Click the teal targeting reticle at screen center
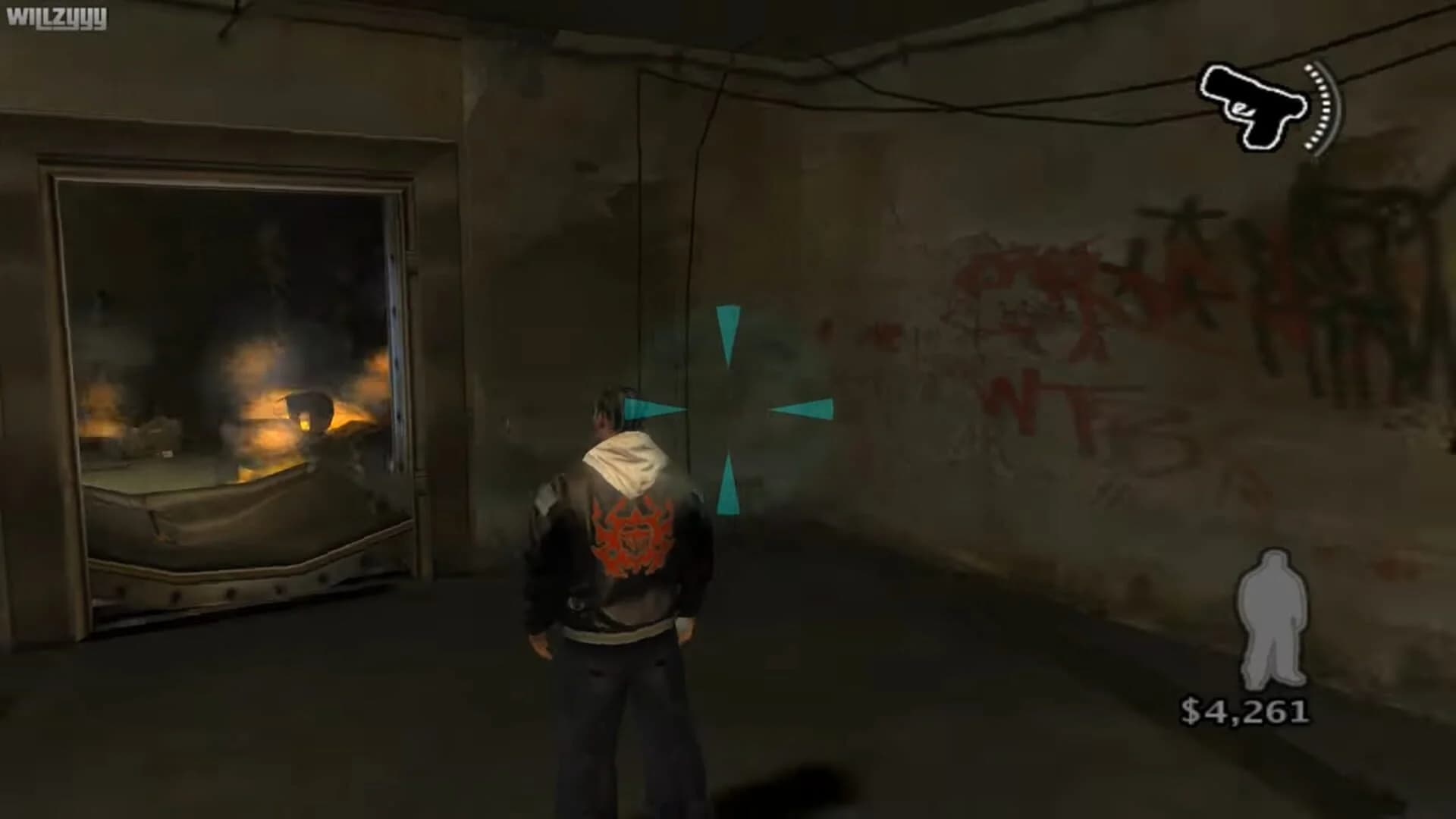 coord(728,409)
